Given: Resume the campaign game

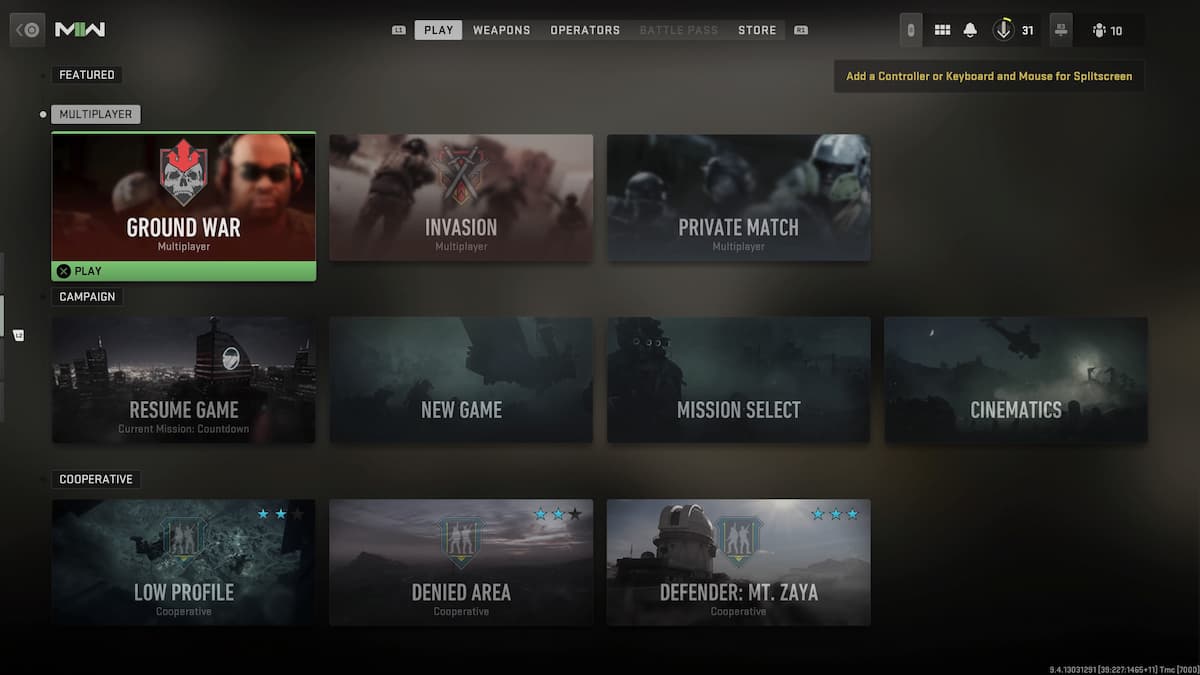Looking at the screenshot, I should [x=184, y=380].
